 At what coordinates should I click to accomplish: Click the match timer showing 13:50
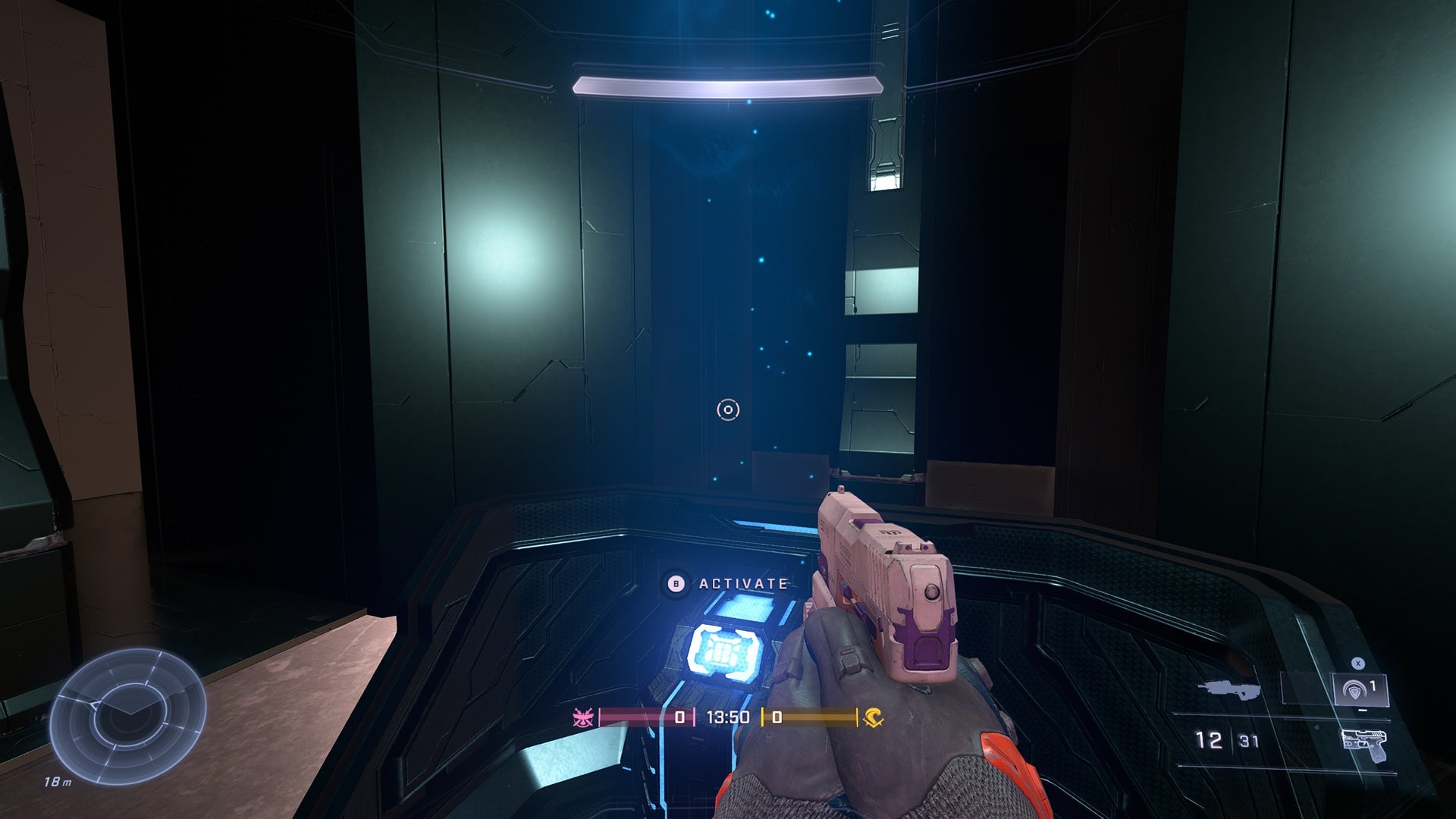tap(729, 717)
